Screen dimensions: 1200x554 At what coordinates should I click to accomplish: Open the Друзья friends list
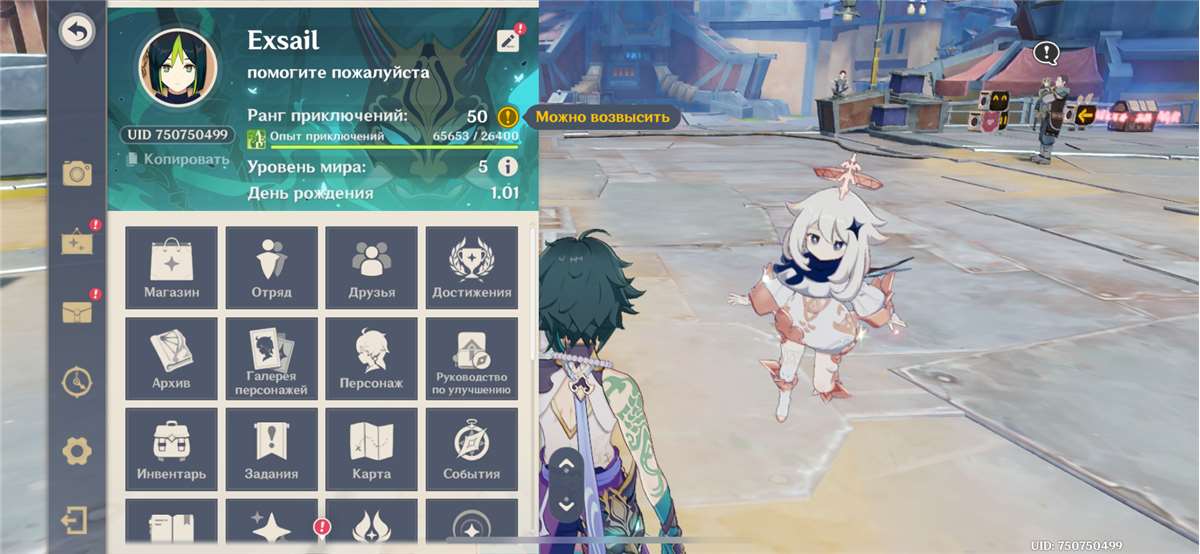point(371,266)
